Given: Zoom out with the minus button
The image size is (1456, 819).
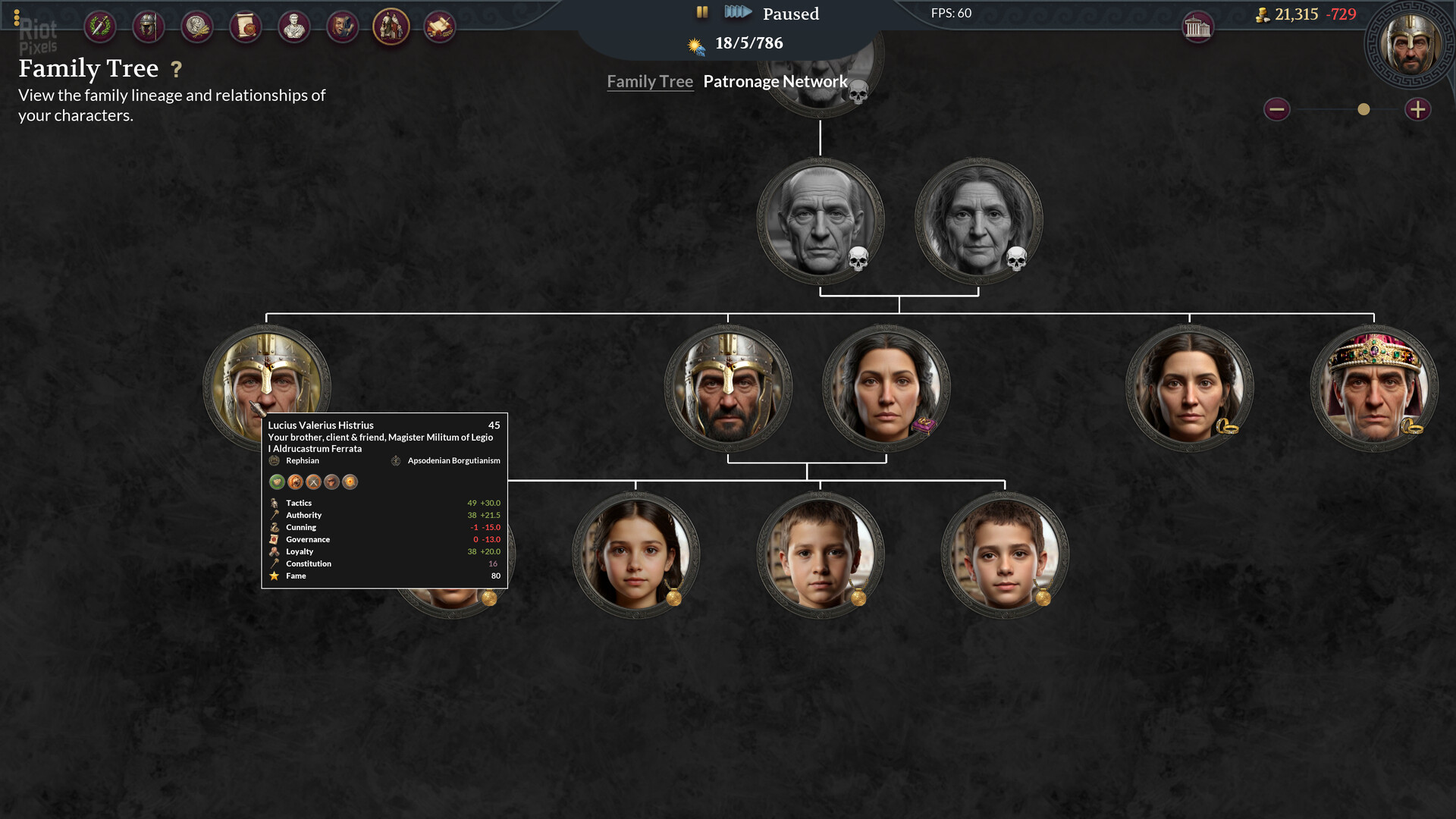Looking at the screenshot, I should [1276, 109].
